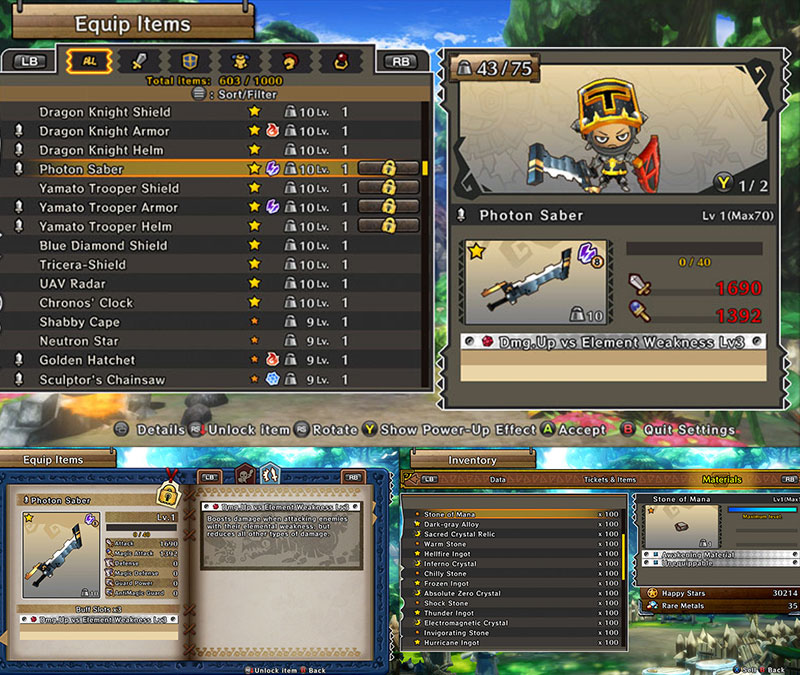The width and height of the screenshot is (800, 675).
Task: Switch to the inventory Data tab
Action: 497,479
